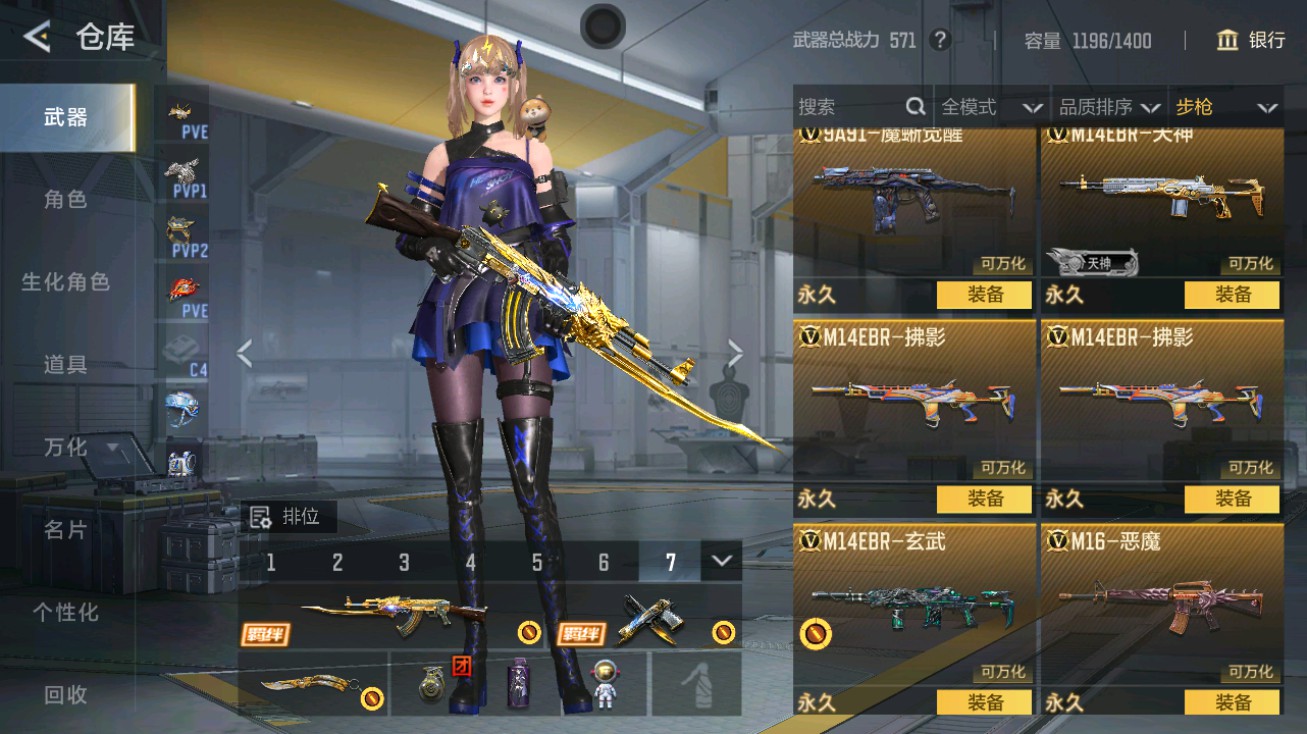Equip the M14EBR-天神 rifle
The image size is (1307, 734).
pyautogui.click(x=1231, y=295)
